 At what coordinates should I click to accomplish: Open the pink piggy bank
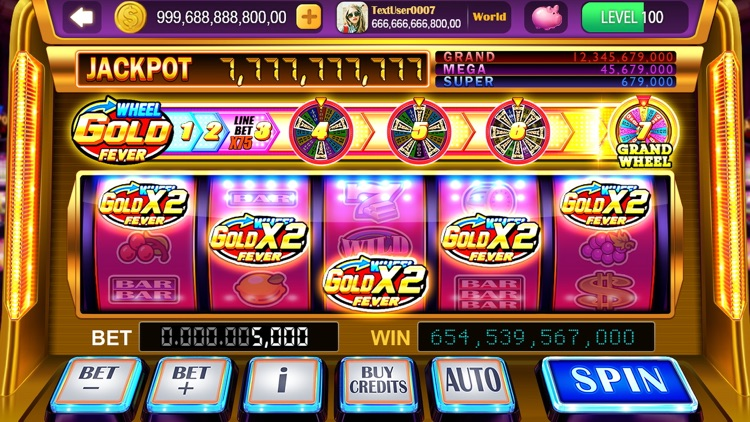547,17
